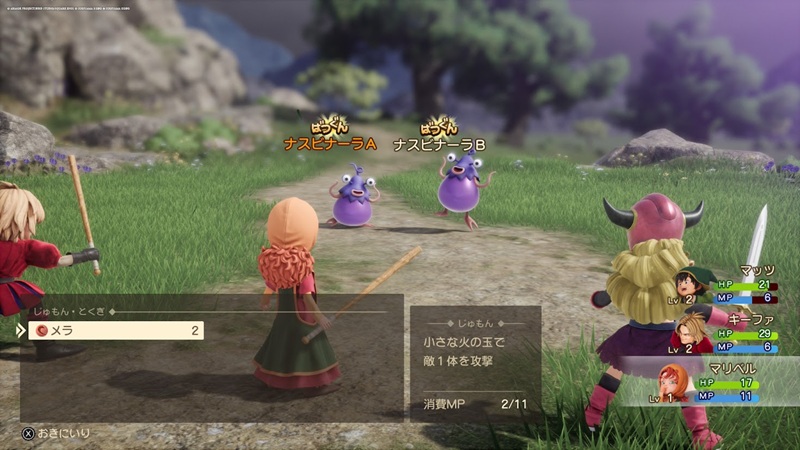800x450 pixels.
Task: Click マッツ's party portrait
Action: 690,285
